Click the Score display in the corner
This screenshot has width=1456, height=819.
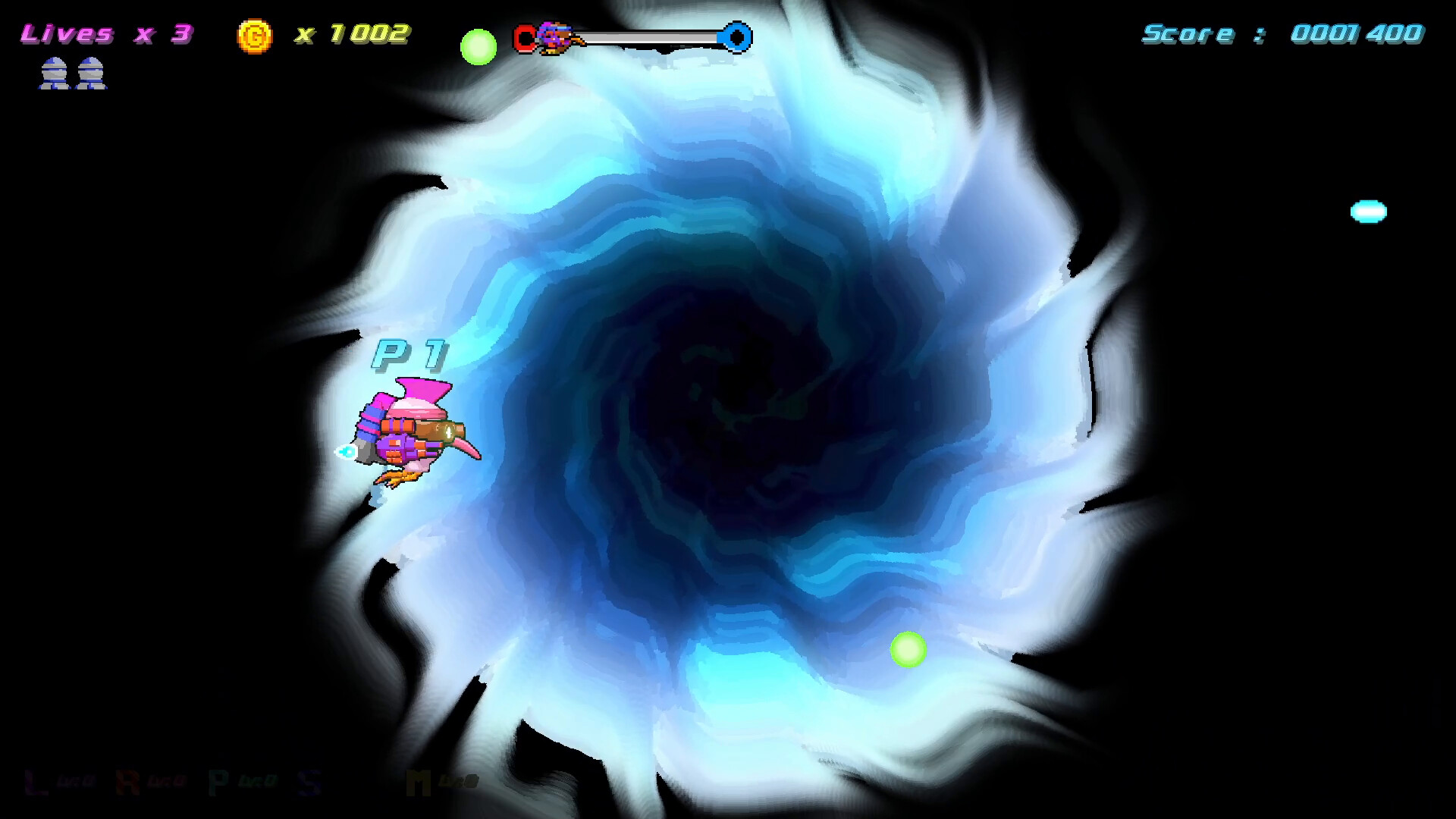click(x=1282, y=33)
